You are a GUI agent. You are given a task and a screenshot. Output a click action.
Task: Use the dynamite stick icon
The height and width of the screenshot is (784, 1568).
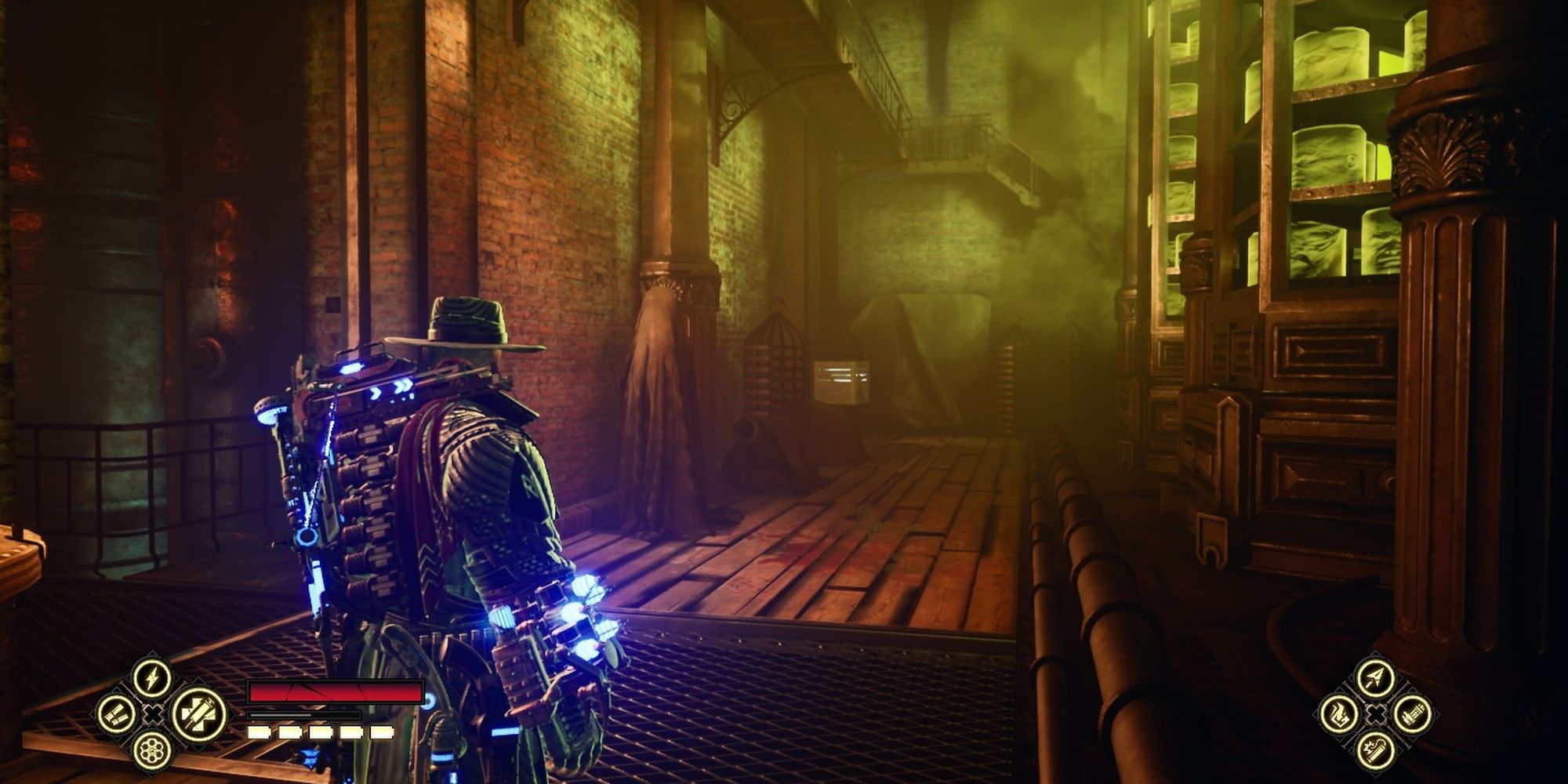click(x=1375, y=750)
